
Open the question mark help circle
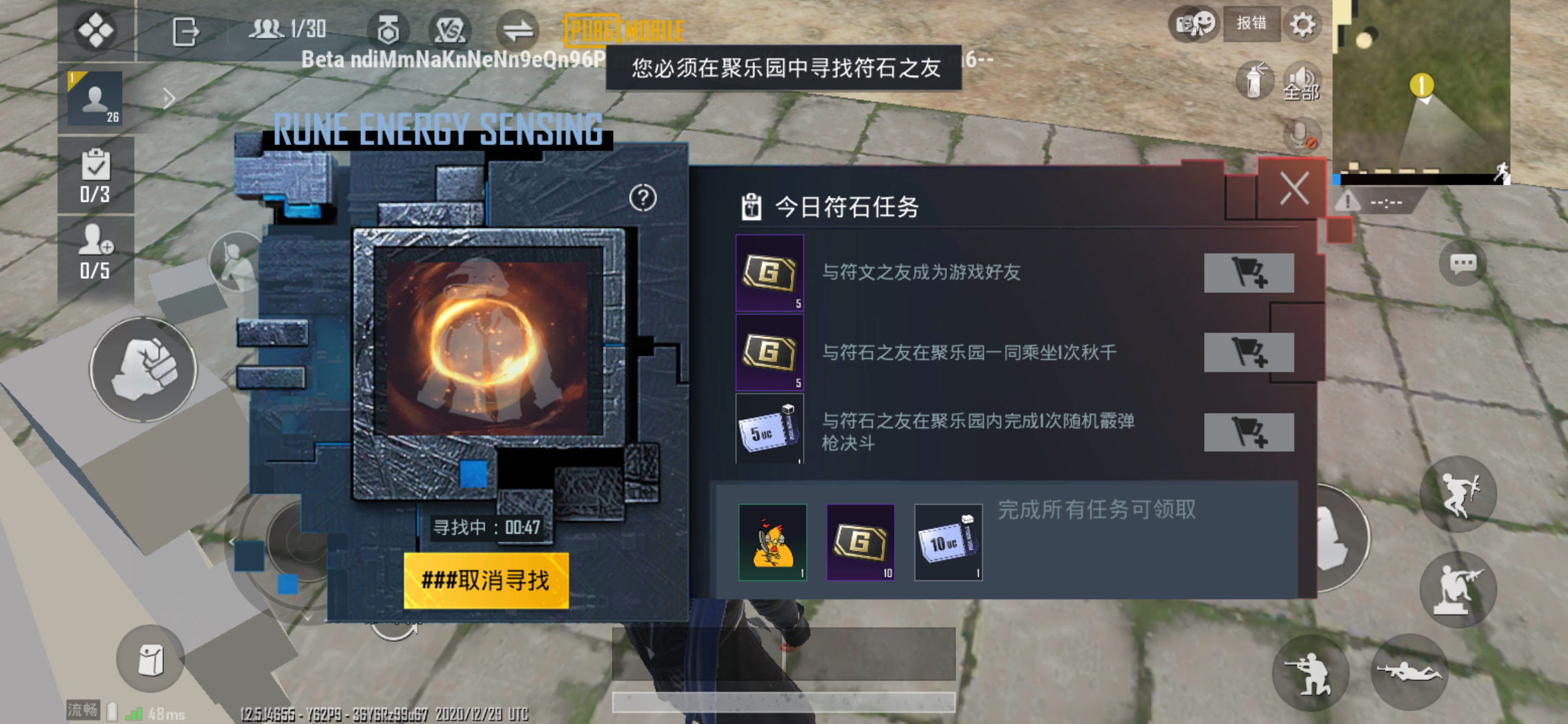642,197
